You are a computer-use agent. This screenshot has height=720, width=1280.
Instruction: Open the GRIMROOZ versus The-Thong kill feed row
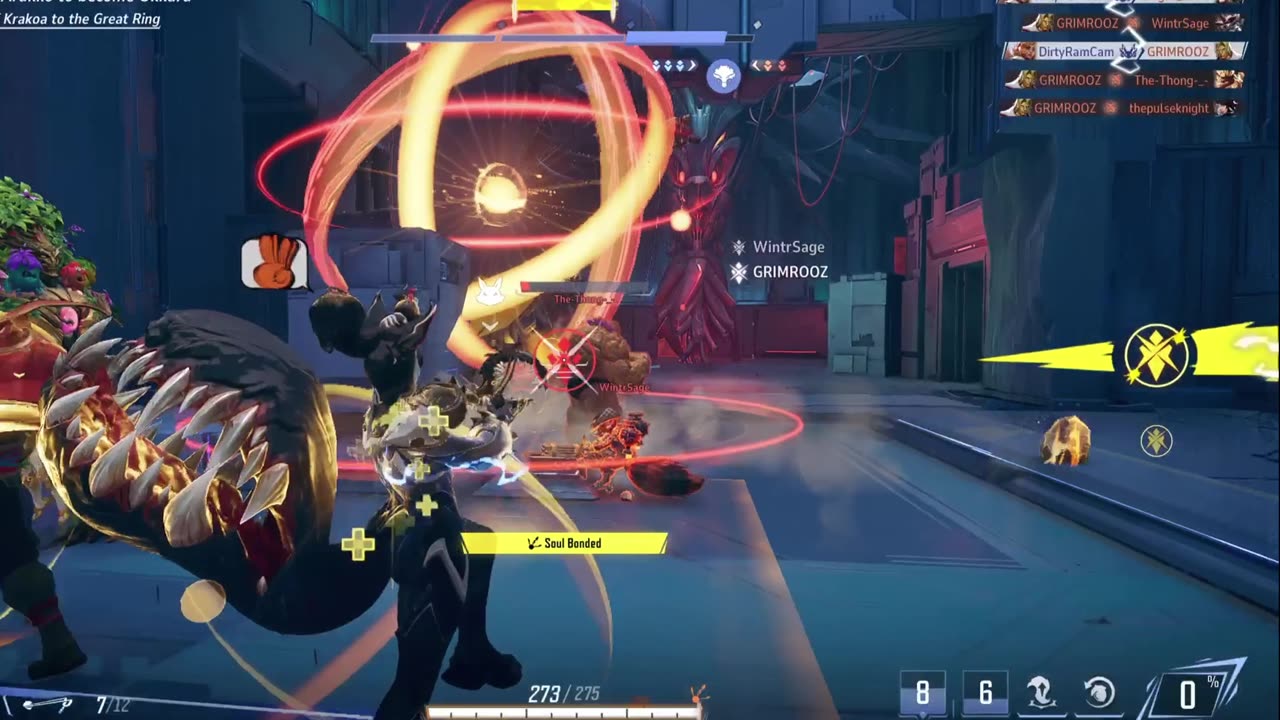coord(1125,80)
